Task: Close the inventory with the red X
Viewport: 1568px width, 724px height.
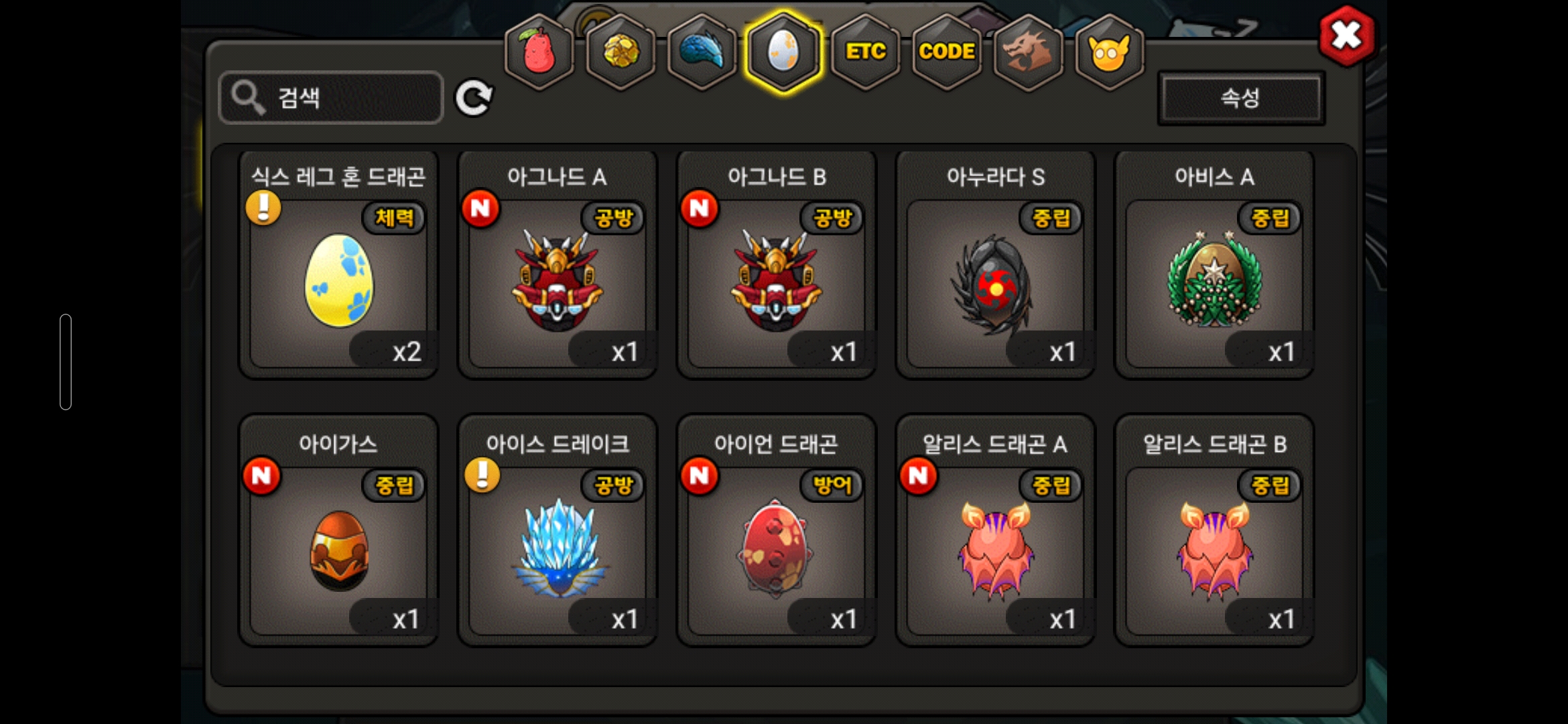Action: (1346, 36)
